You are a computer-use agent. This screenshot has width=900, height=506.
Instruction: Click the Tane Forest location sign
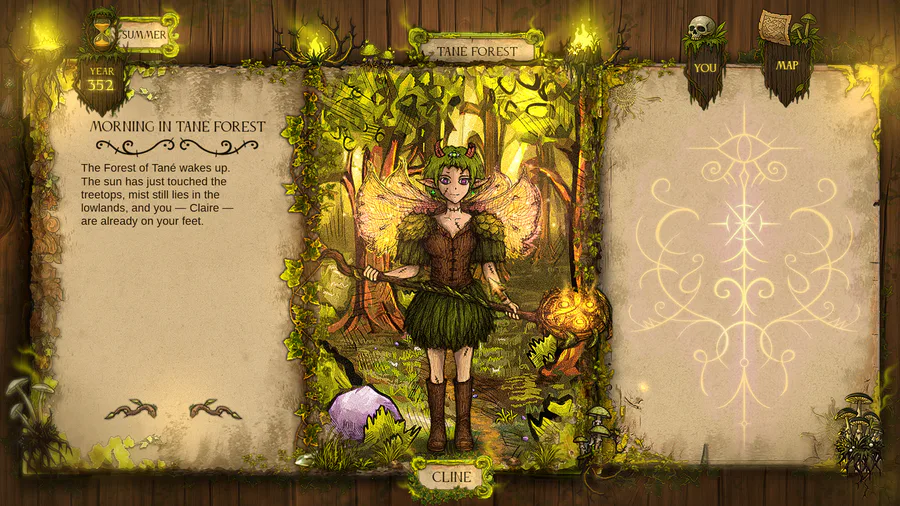tap(477, 50)
